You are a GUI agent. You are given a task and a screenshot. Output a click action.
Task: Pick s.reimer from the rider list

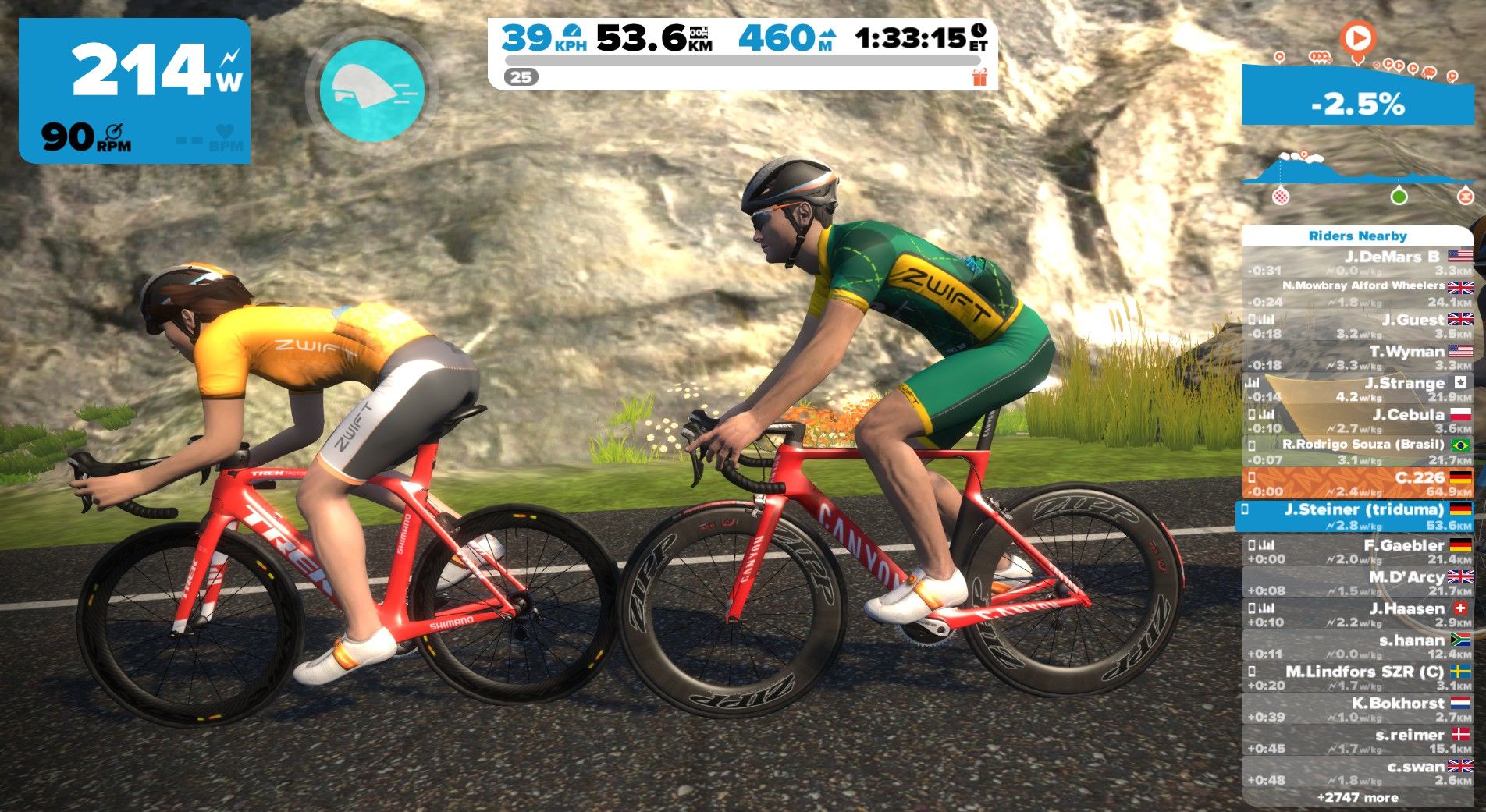click(x=1358, y=741)
